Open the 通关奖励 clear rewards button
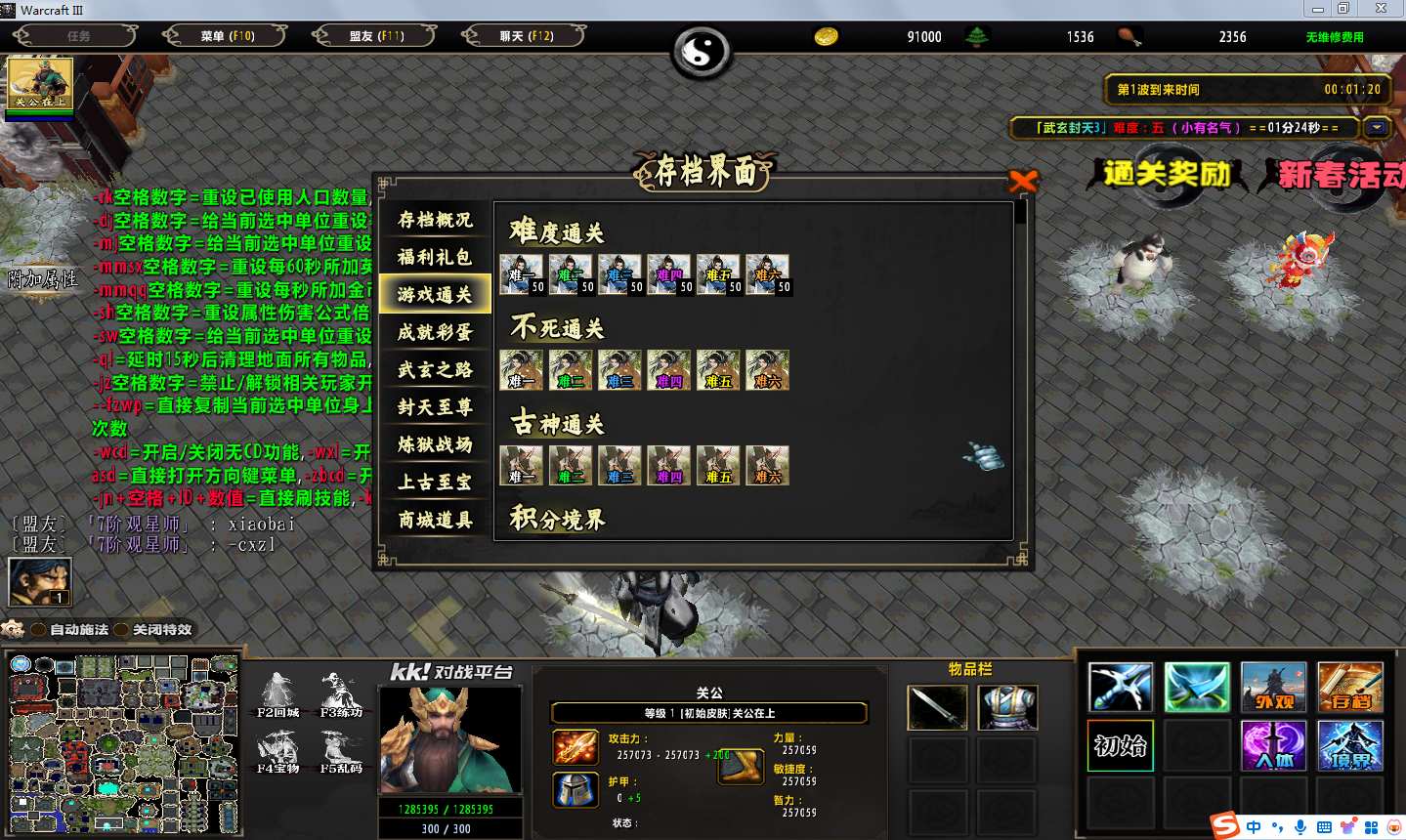The height and width of the screenshot is (840, 1406). tap(1166, 175)
